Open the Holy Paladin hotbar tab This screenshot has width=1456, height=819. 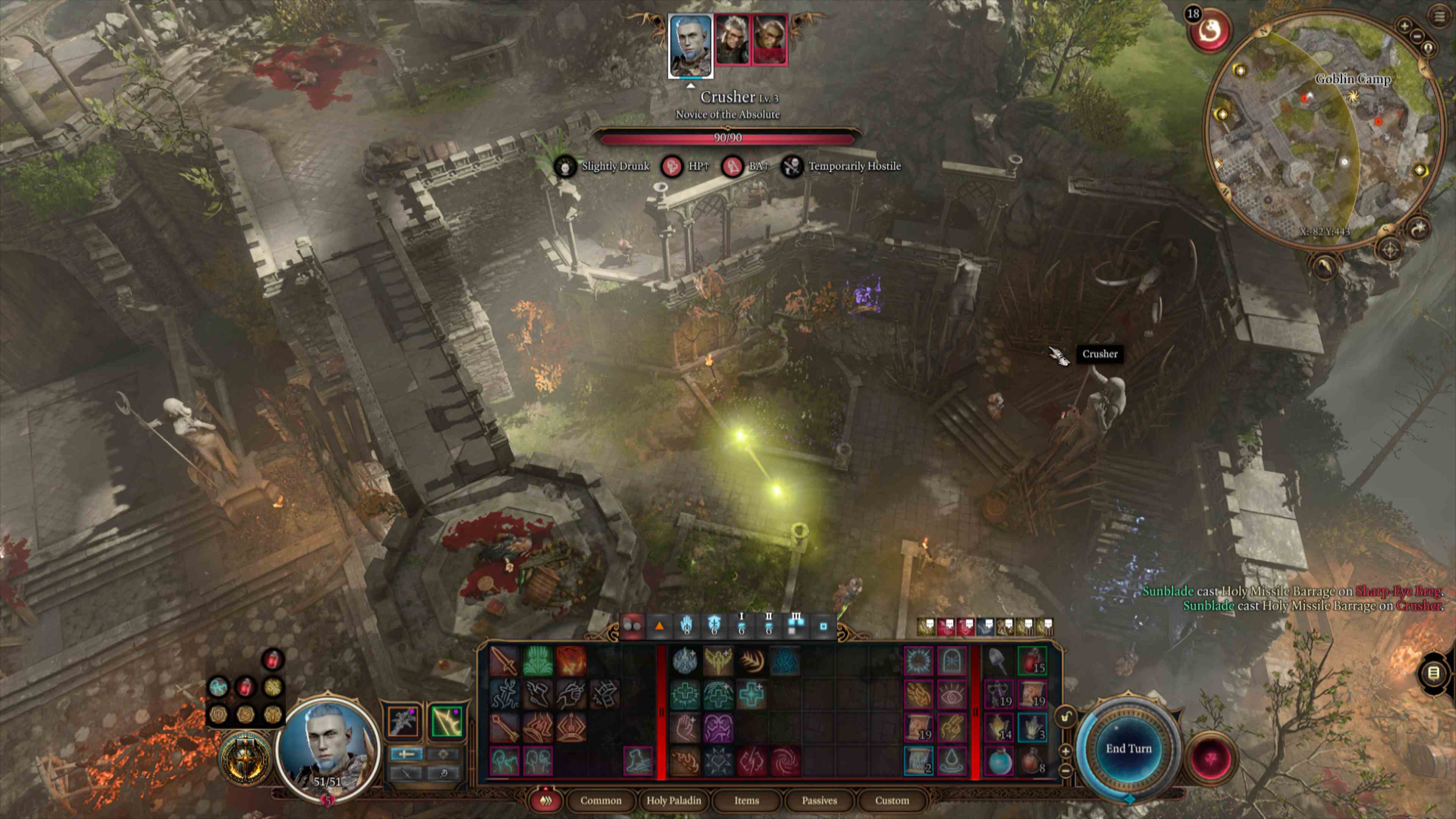point(673,800)
